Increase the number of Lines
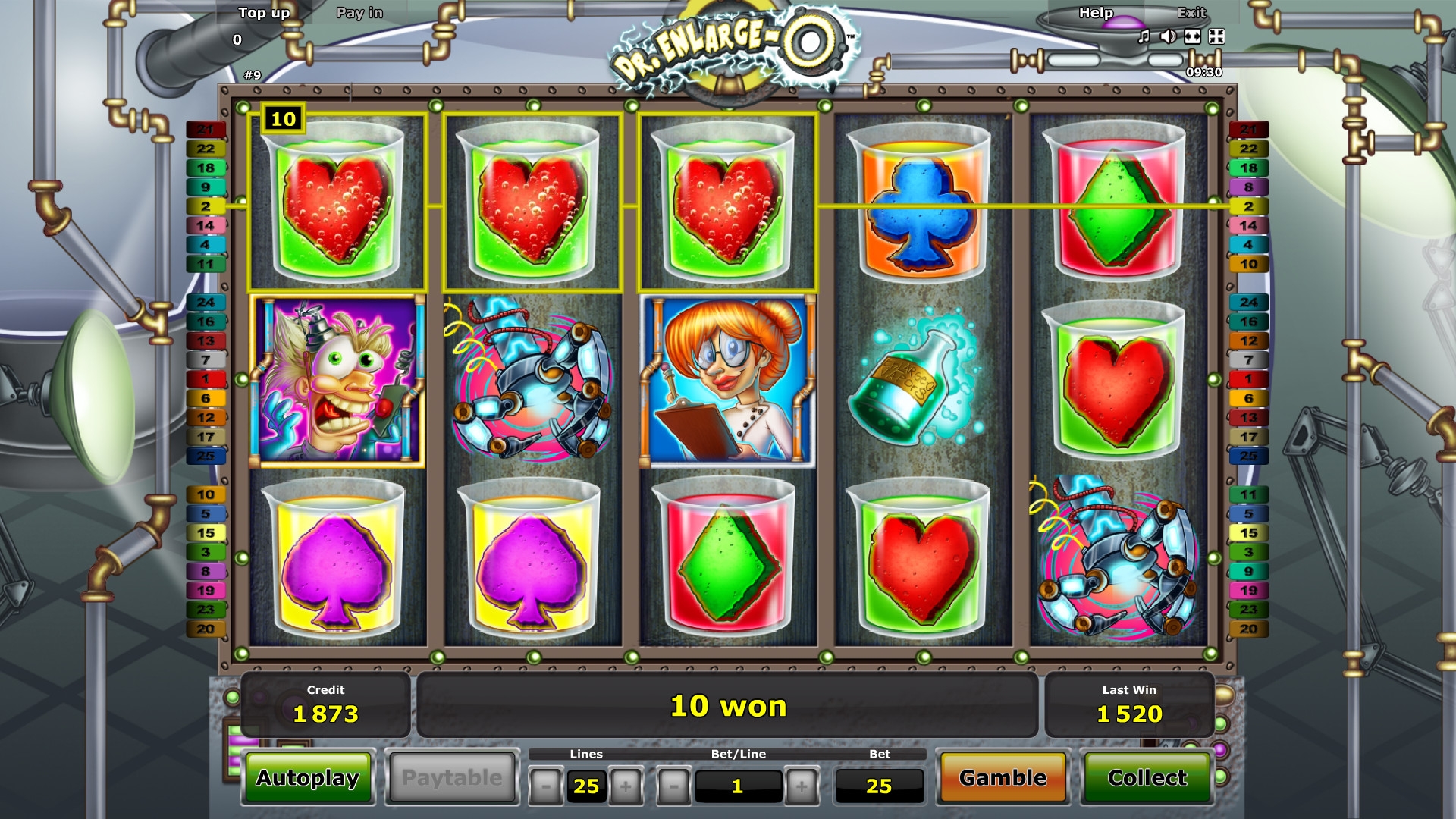The image size is (1456, 819). pyautogui.click(x=626, y=786)
